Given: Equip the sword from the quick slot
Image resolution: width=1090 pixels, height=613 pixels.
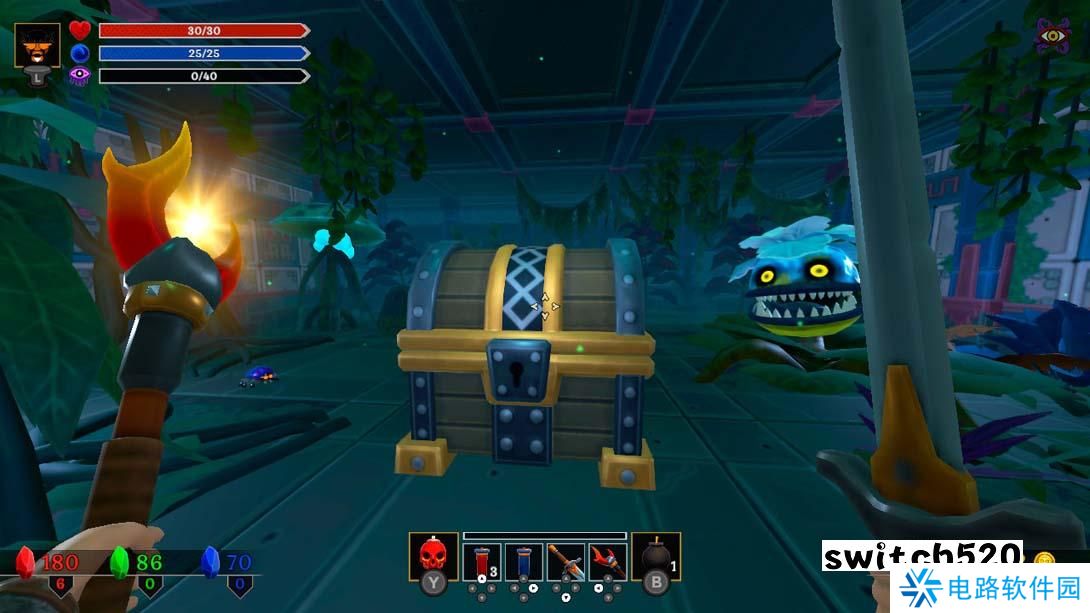Looking at the screenshot, I should 565,558.
